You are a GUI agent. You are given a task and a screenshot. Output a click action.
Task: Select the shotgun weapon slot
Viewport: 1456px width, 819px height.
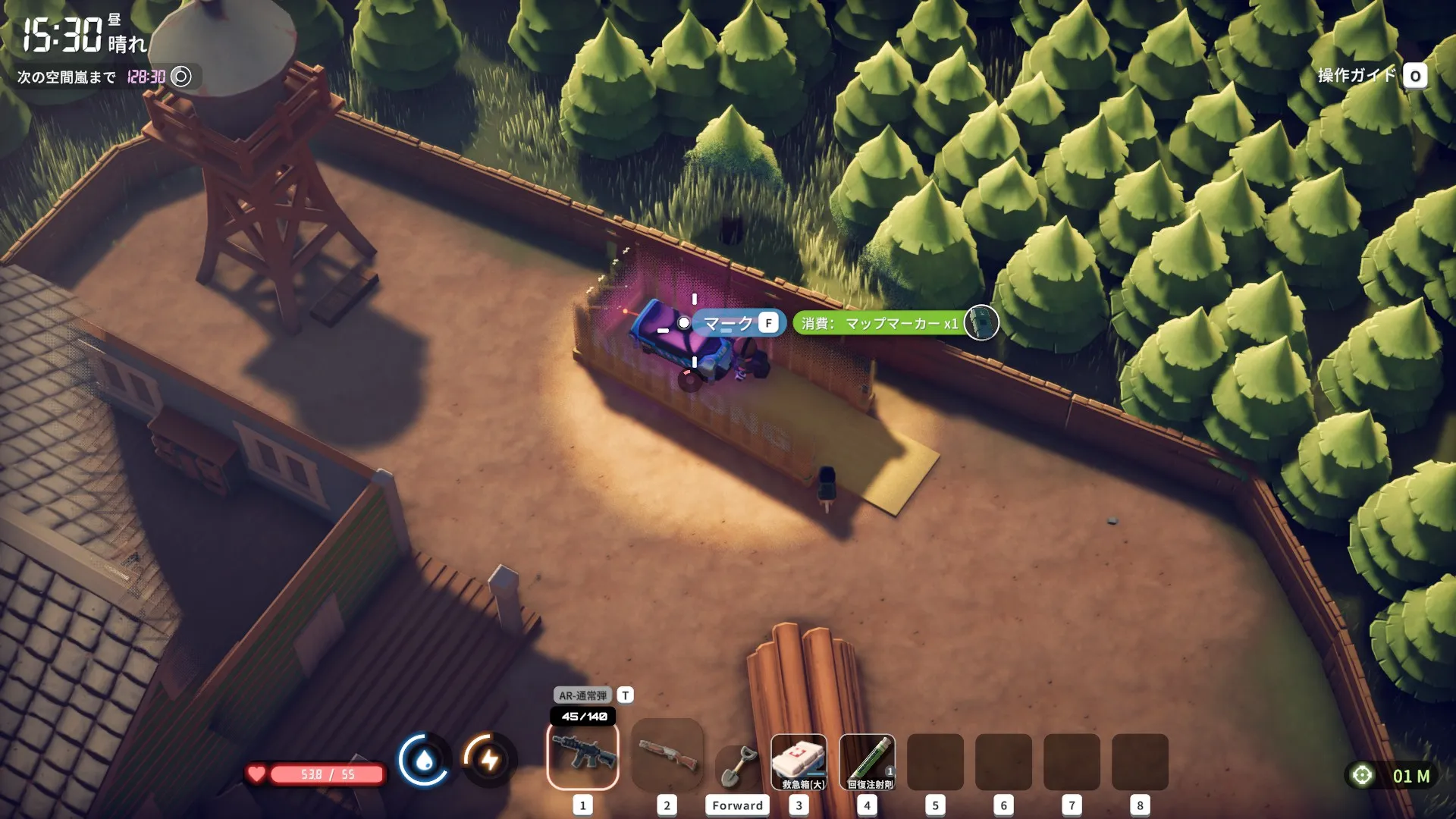(x=667, y=756)
